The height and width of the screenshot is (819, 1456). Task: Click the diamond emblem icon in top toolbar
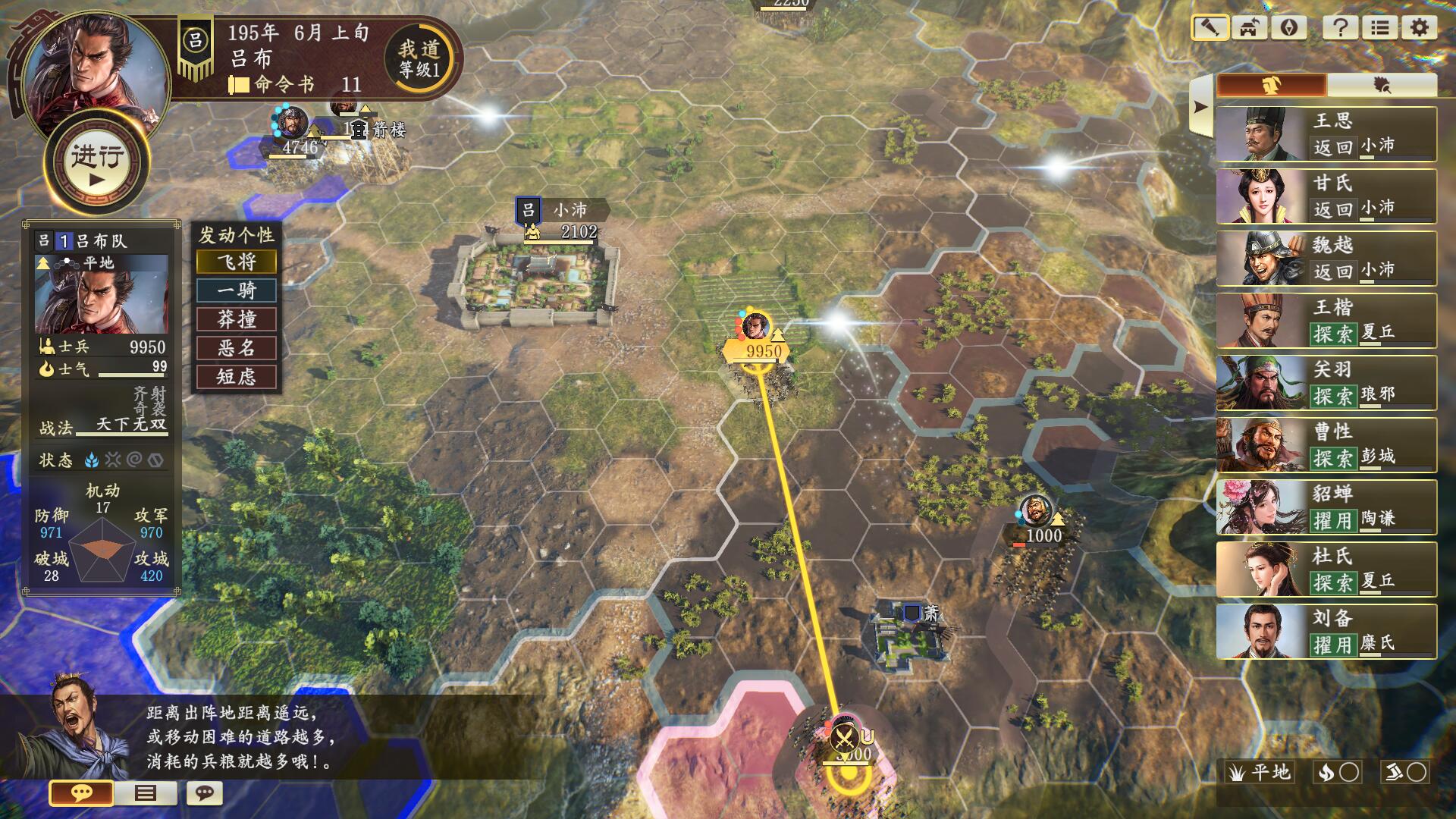[1289, 29]
